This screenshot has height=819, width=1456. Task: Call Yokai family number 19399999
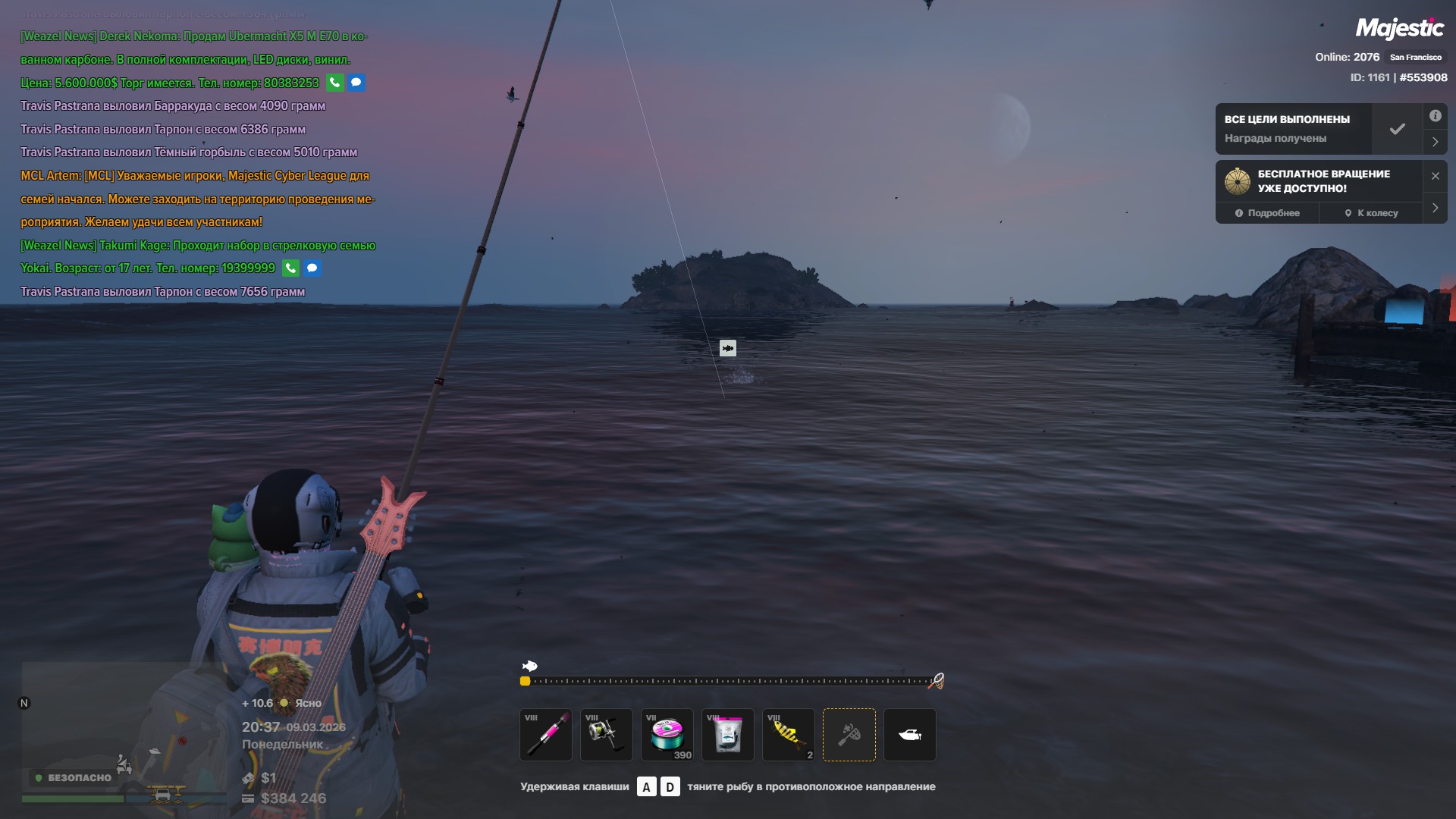[x=290, y=268]
